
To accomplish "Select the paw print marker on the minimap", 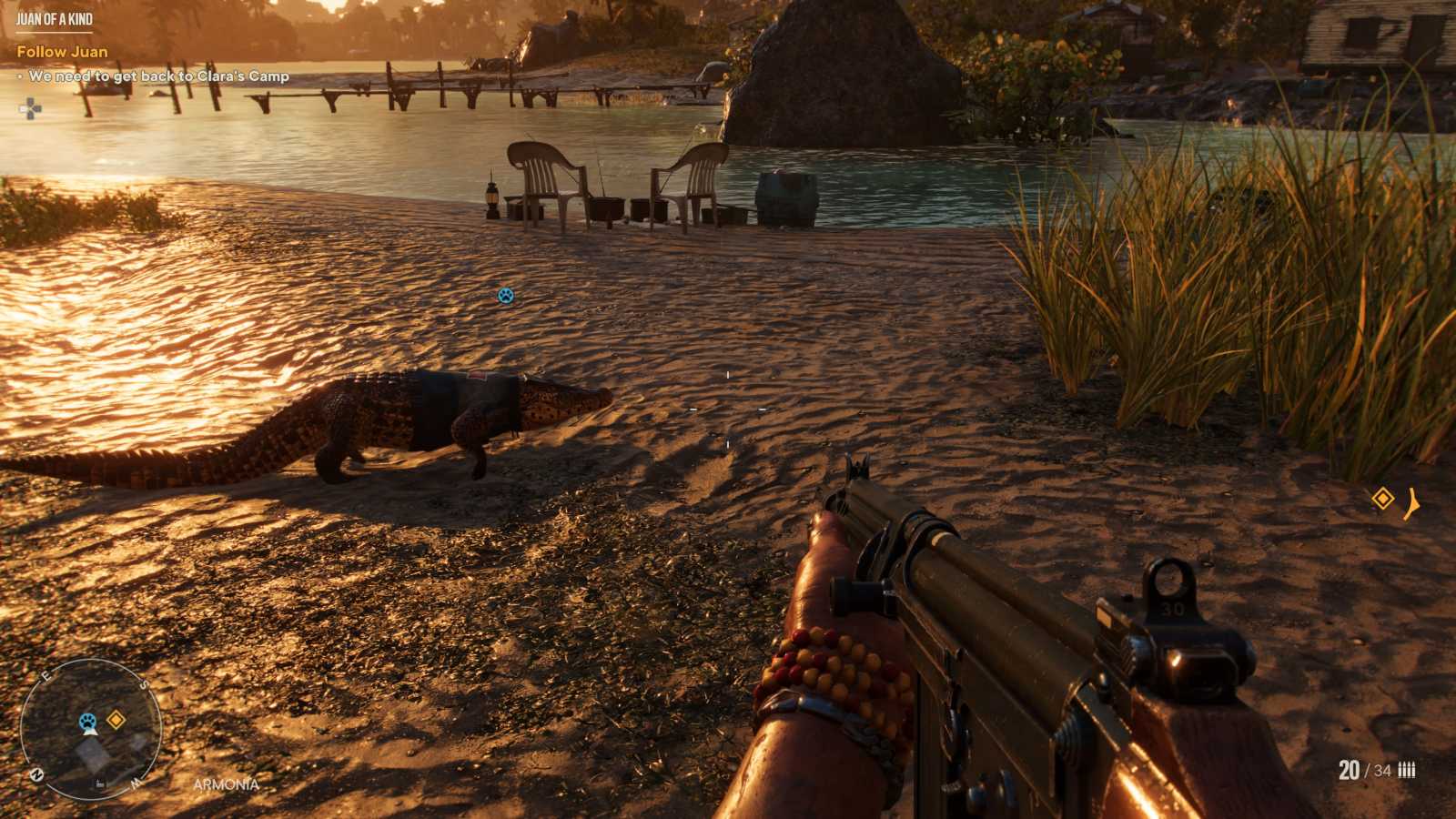I will click(87, 721).
